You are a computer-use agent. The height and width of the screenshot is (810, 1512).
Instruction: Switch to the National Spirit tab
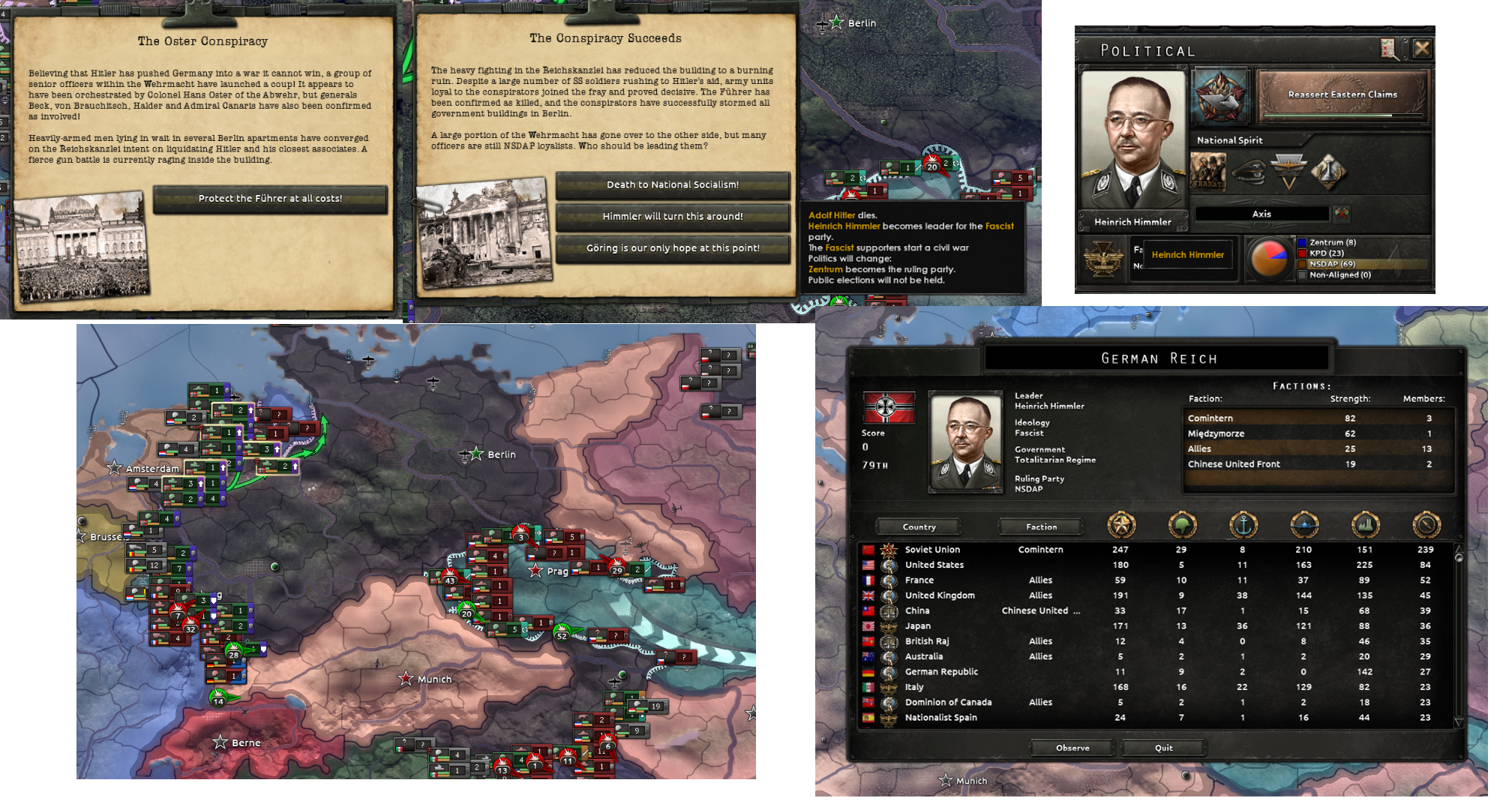tap(1229, 140)
